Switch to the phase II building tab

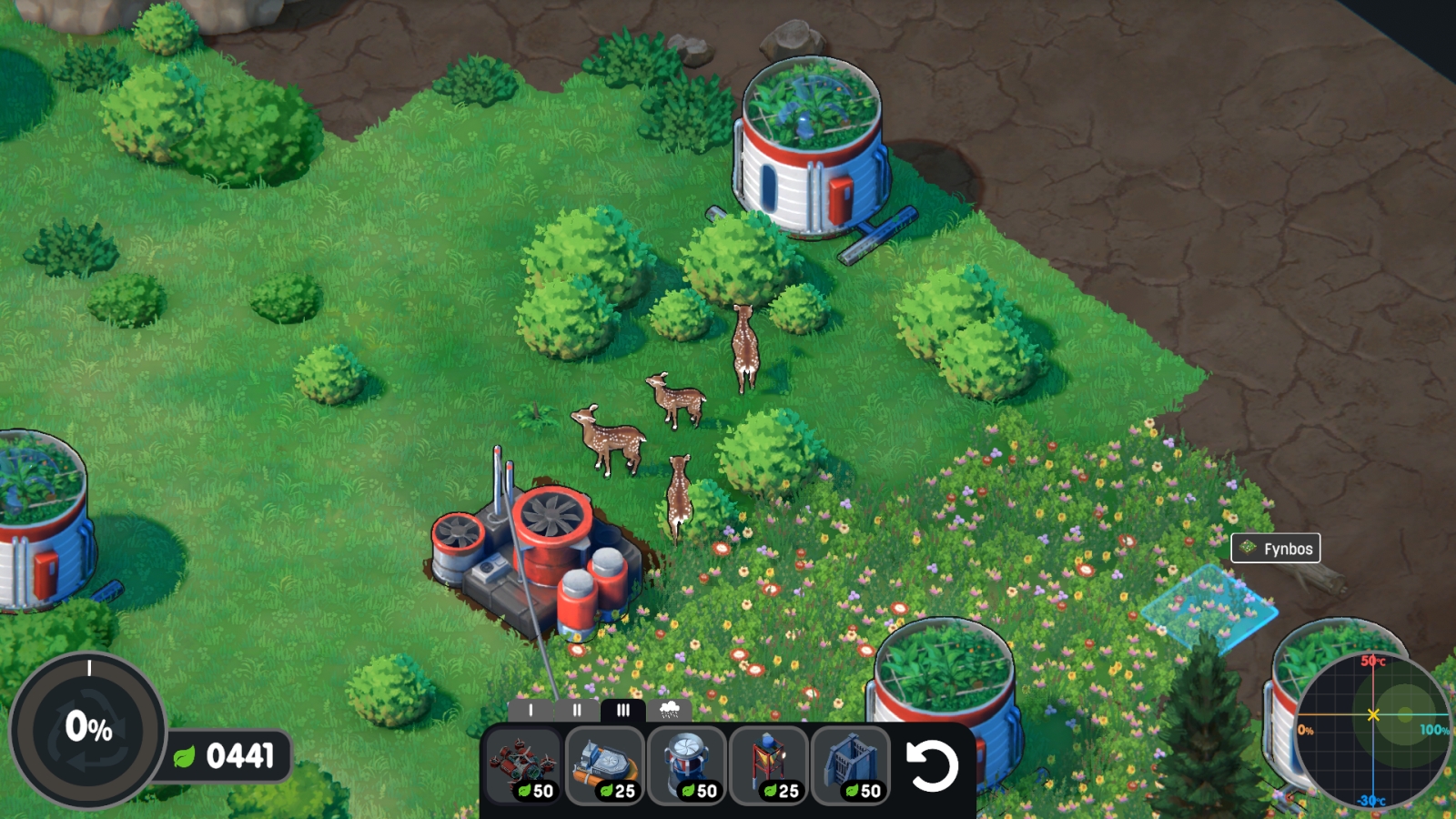coord(577,710)
